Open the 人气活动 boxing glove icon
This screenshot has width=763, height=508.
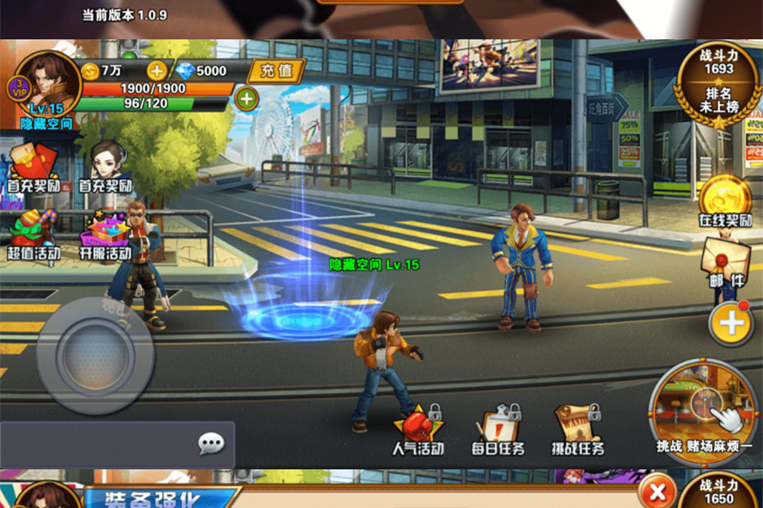click(x=418, y=428)
